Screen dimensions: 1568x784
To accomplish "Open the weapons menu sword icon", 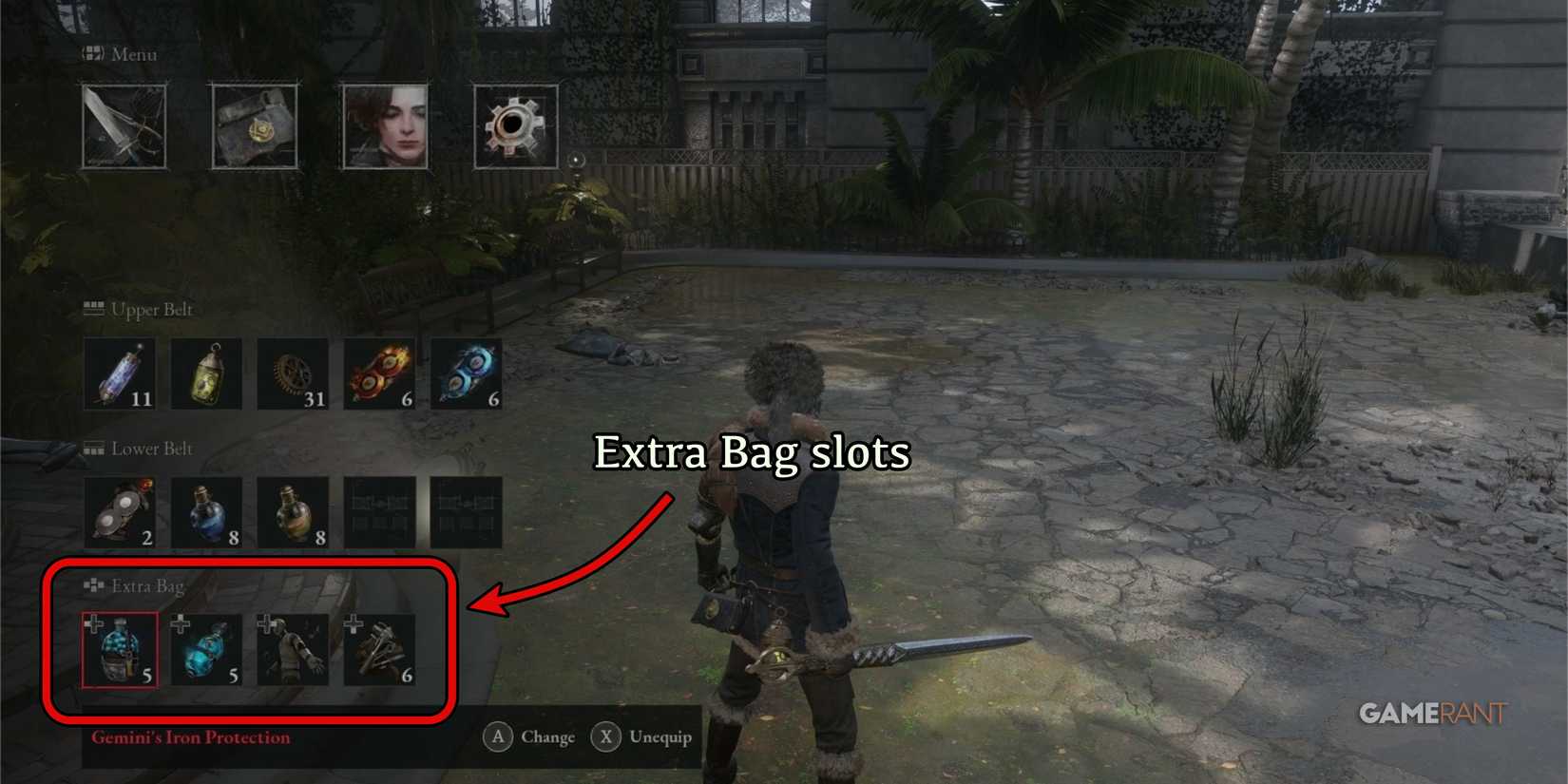I will (x=123, y=126).
